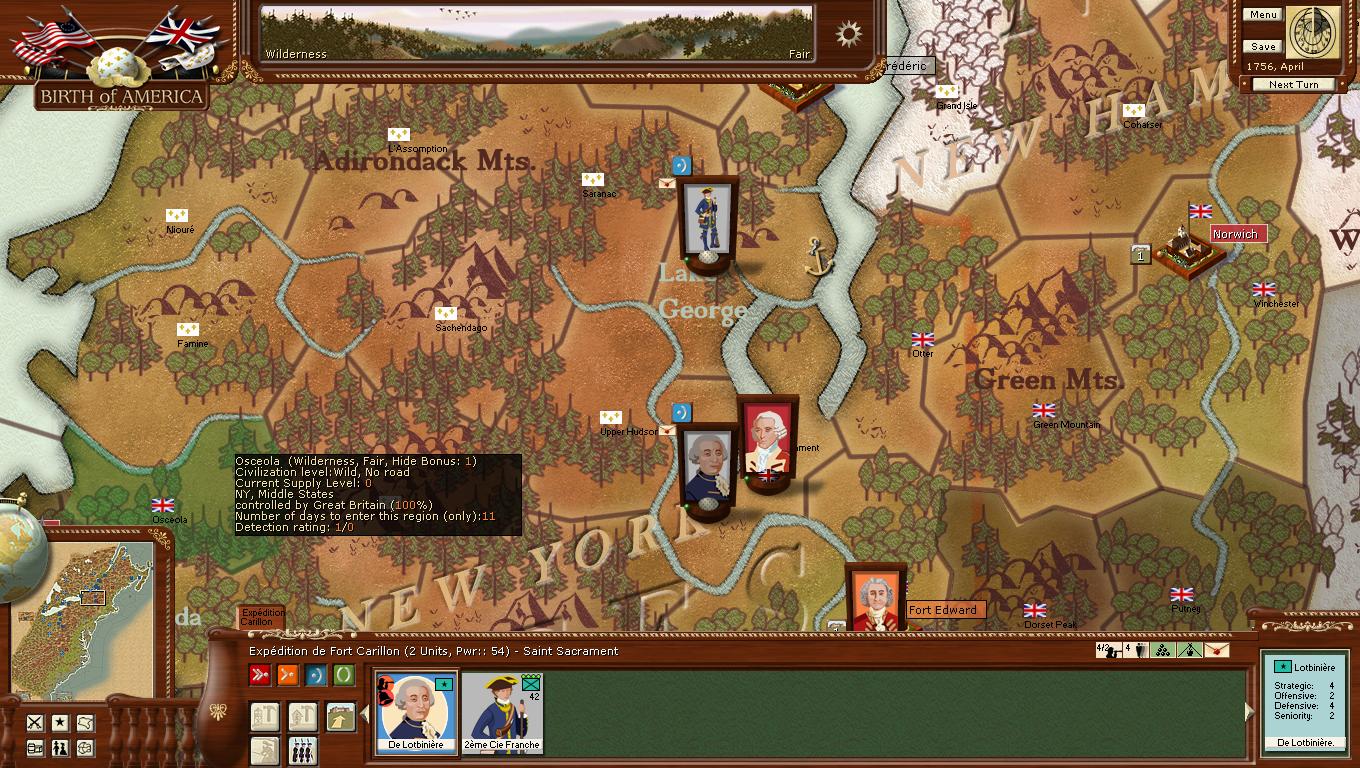
Task: Click the enter-structure arrow order button
Action: (x=340, y=716)
